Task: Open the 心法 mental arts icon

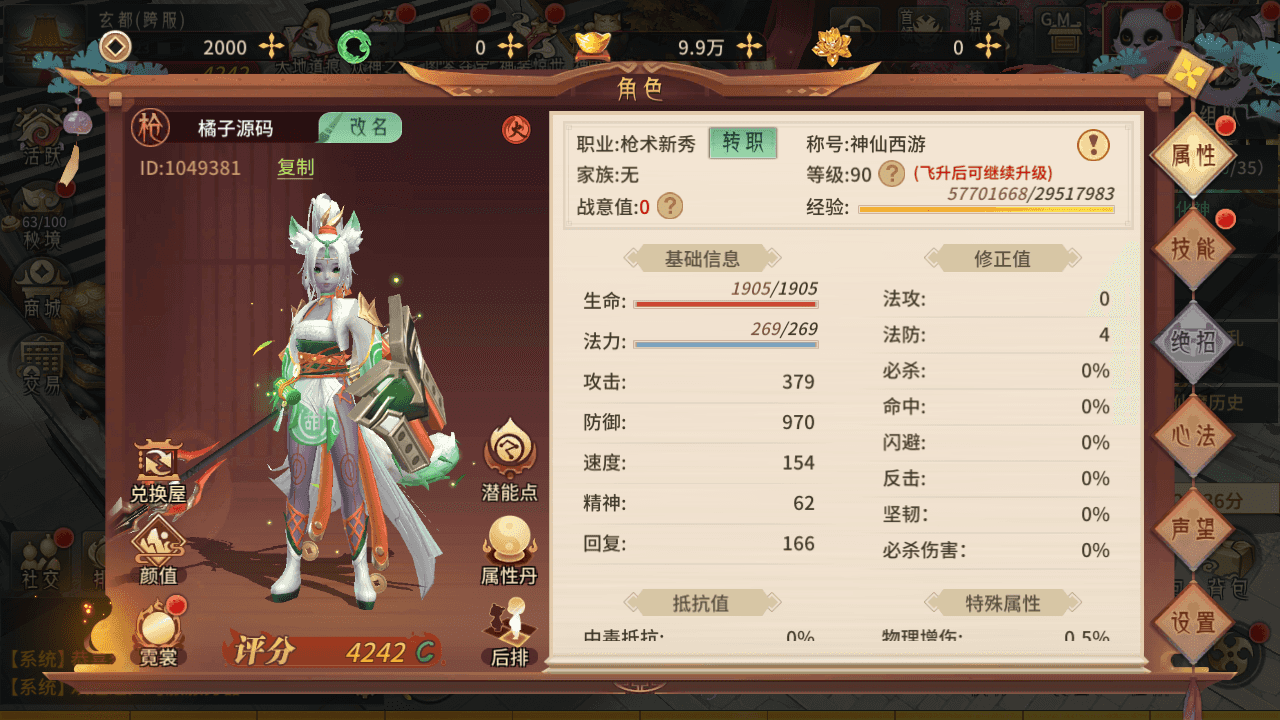Action: pyautogui.click(x=1194, y=432)
